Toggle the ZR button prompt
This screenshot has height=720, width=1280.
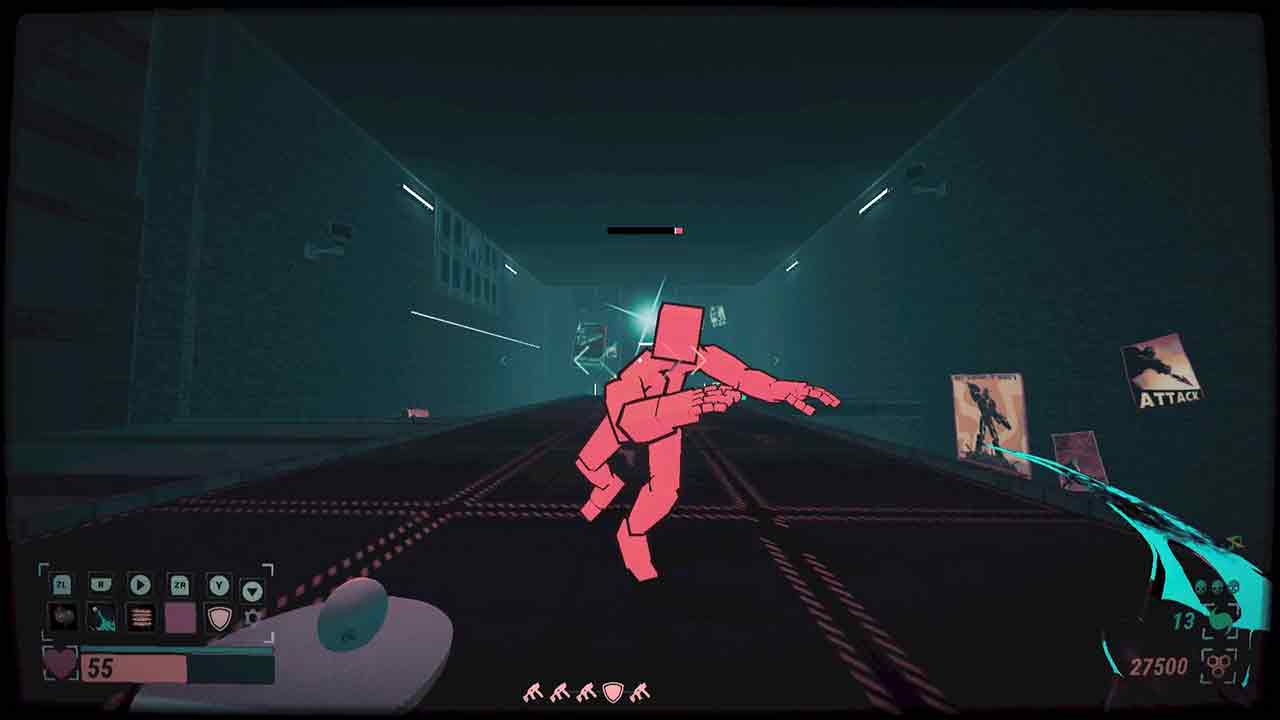[181, 585]
